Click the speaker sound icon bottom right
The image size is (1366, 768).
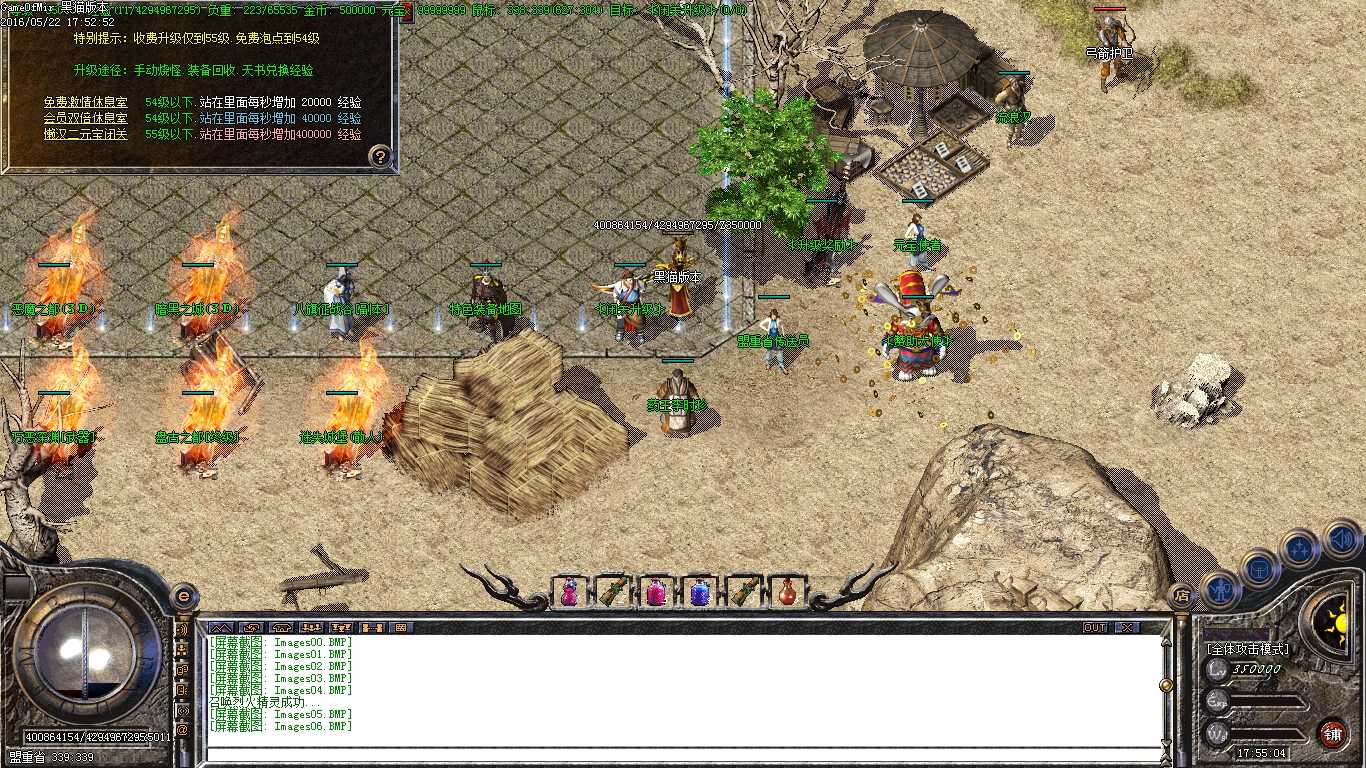point(1339,538)
